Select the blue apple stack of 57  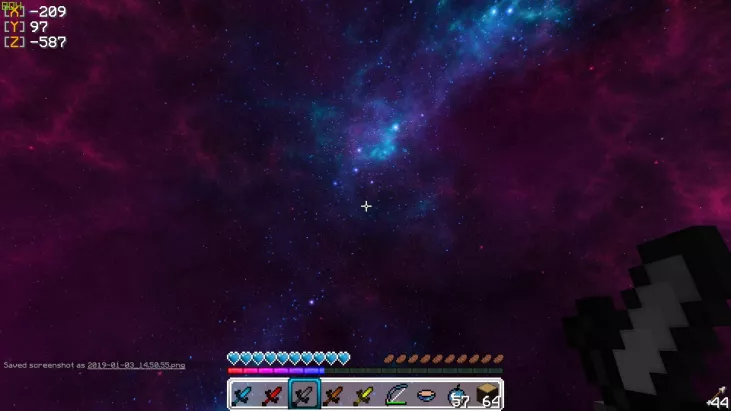point(456,395)
